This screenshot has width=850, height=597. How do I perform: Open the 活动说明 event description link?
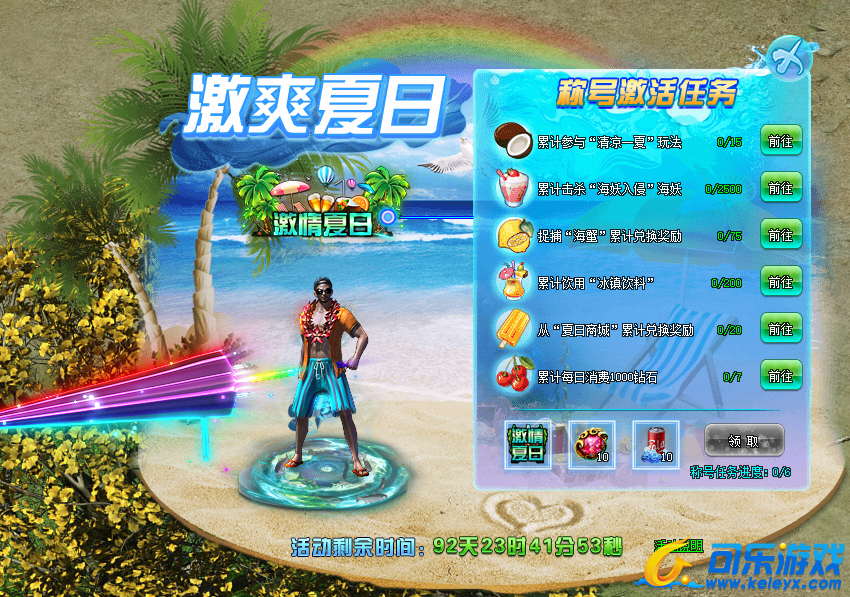[x=677, y=546]
